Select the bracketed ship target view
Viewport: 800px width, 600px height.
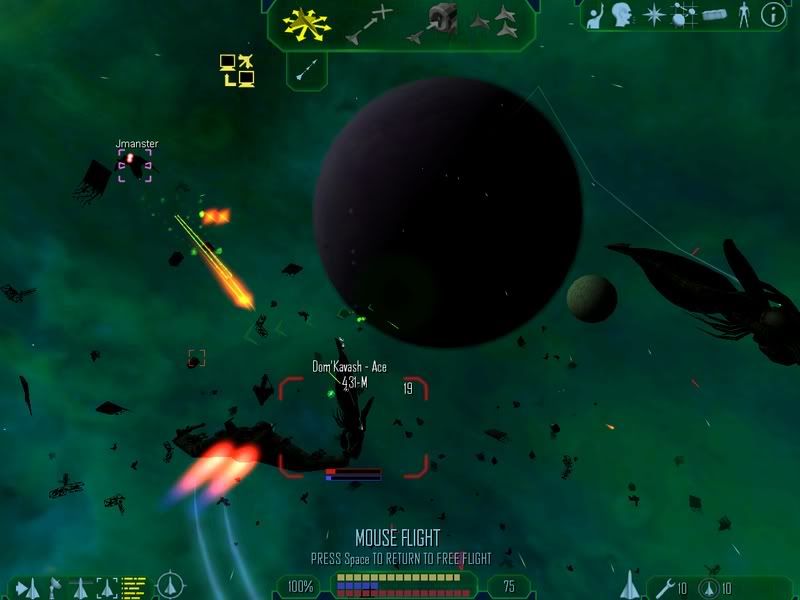[106, 587]
